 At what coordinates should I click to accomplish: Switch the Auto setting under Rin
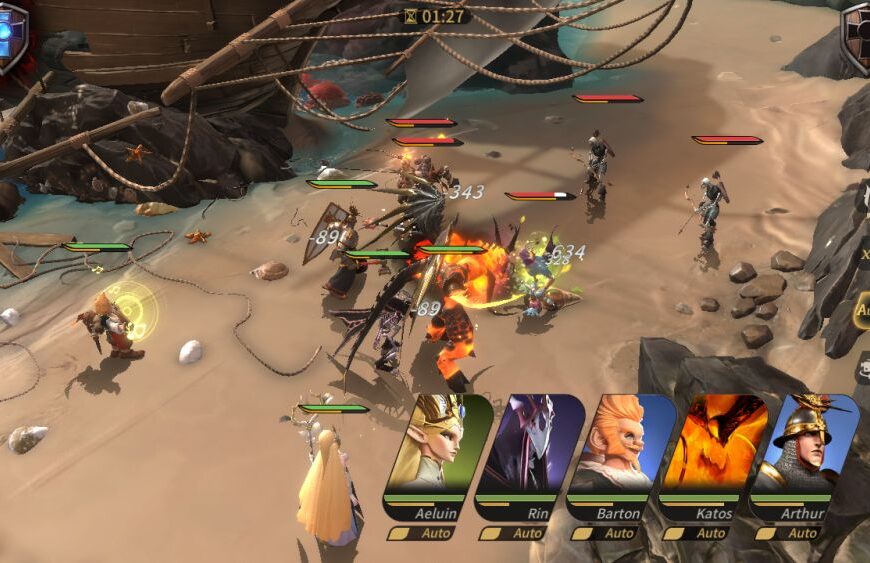tap(517, 533)
